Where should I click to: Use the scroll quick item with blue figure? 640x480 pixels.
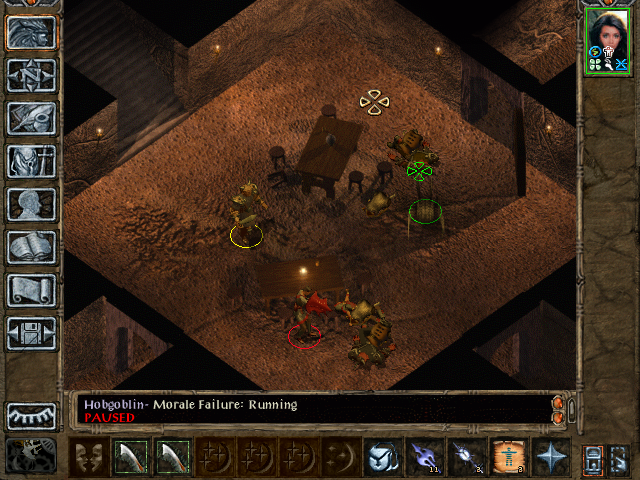coord(508,456)
